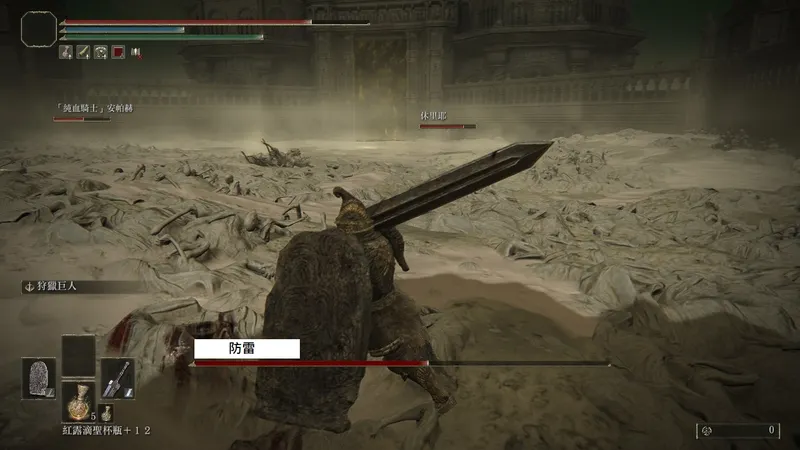
Task: Click the small next-flask icon
Action: [107, 412]
